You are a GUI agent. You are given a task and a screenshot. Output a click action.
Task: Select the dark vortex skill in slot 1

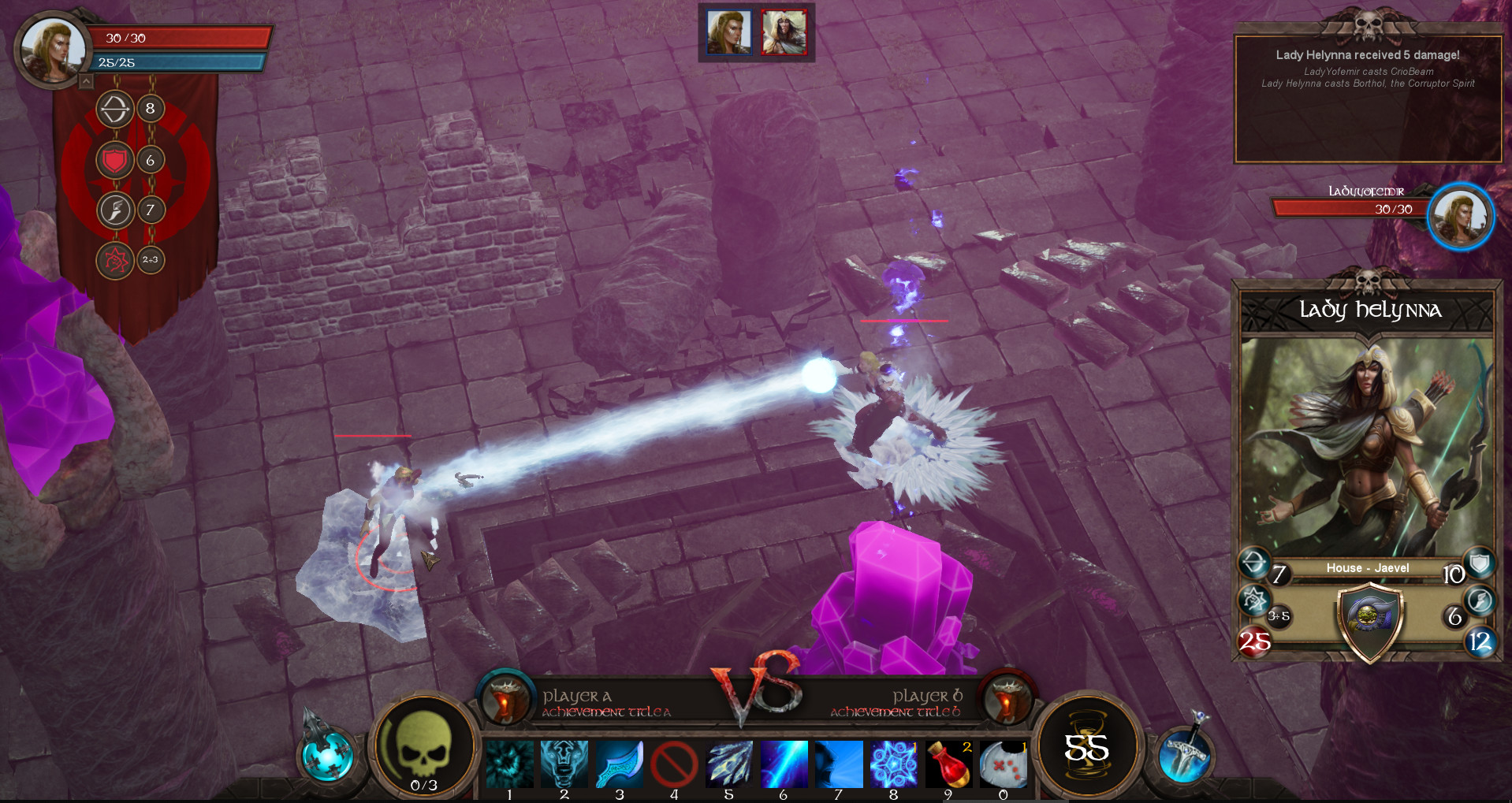(x=509, y=763)
